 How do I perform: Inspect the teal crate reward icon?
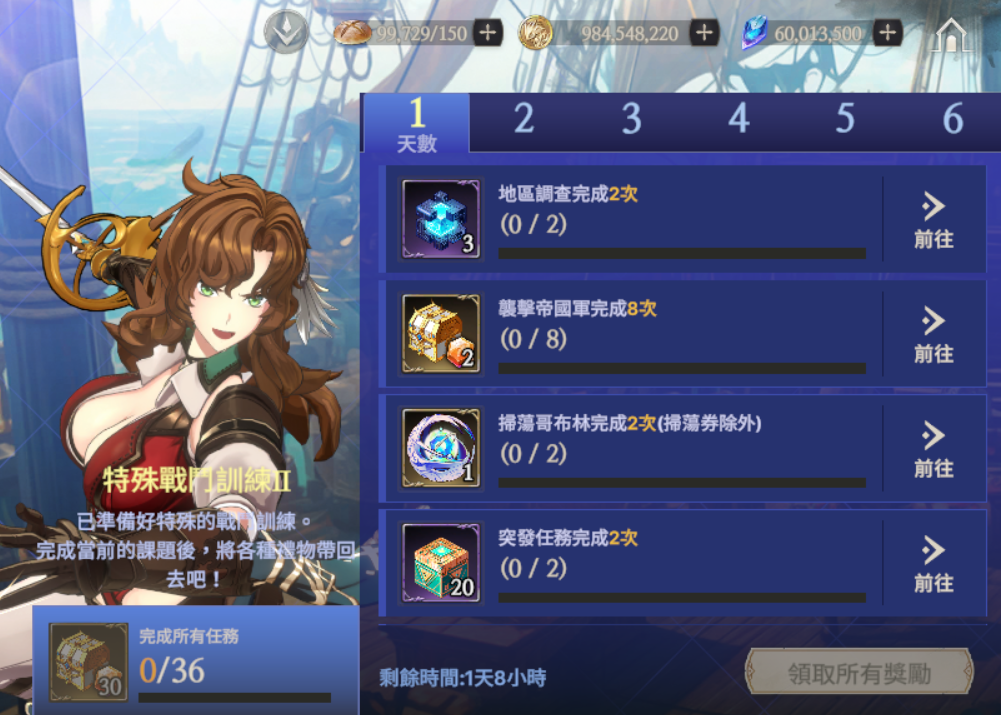click(x=441, y=563)
